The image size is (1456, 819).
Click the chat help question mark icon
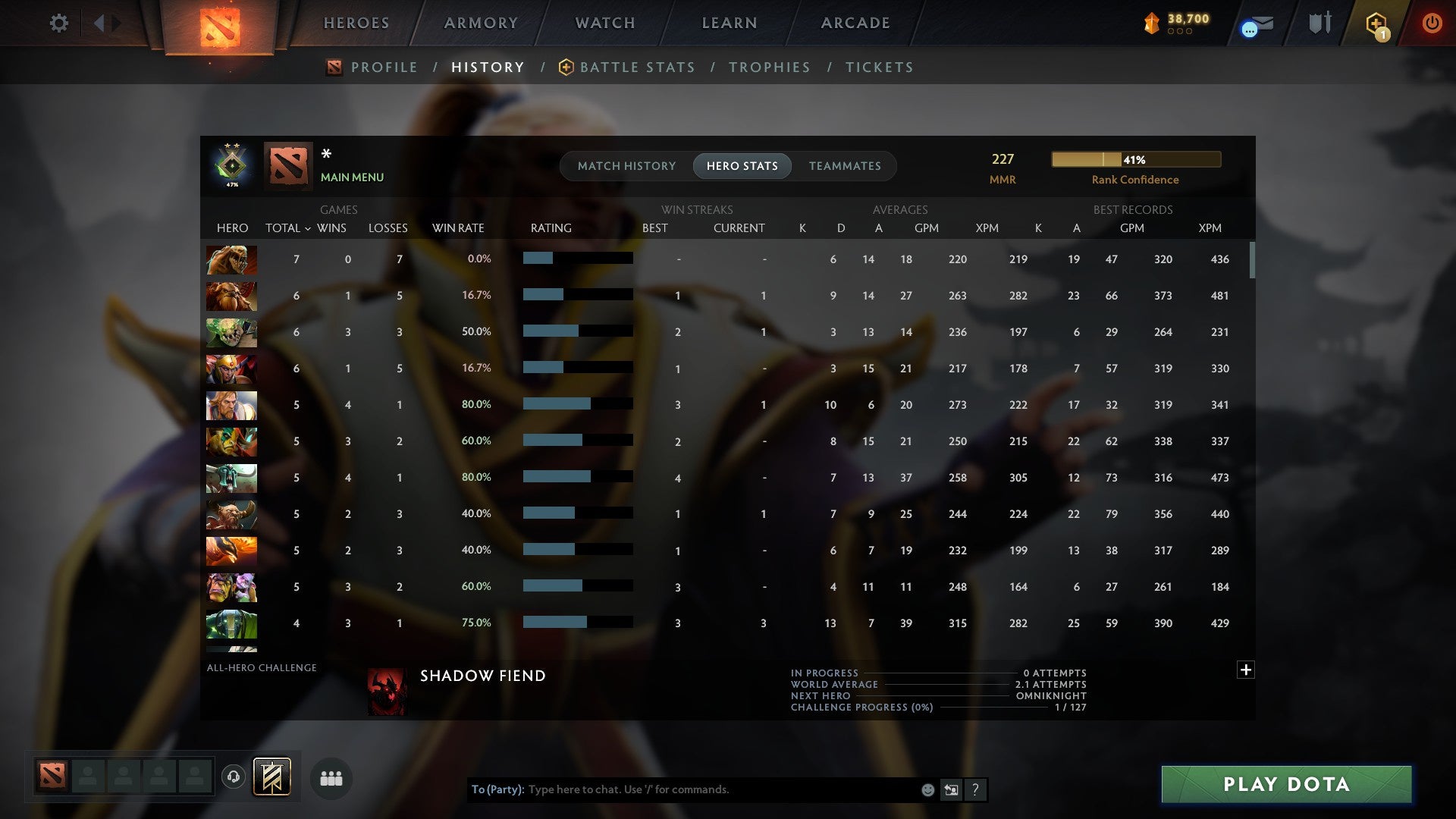pyautogui.click(x=976, y=789)
